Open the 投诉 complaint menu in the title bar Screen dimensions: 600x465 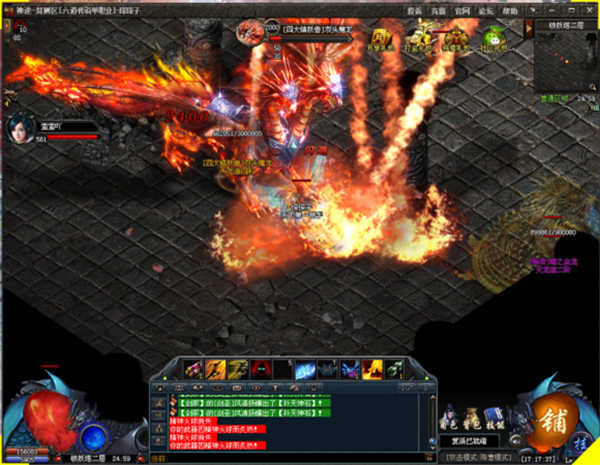click(x=415, y=10)
